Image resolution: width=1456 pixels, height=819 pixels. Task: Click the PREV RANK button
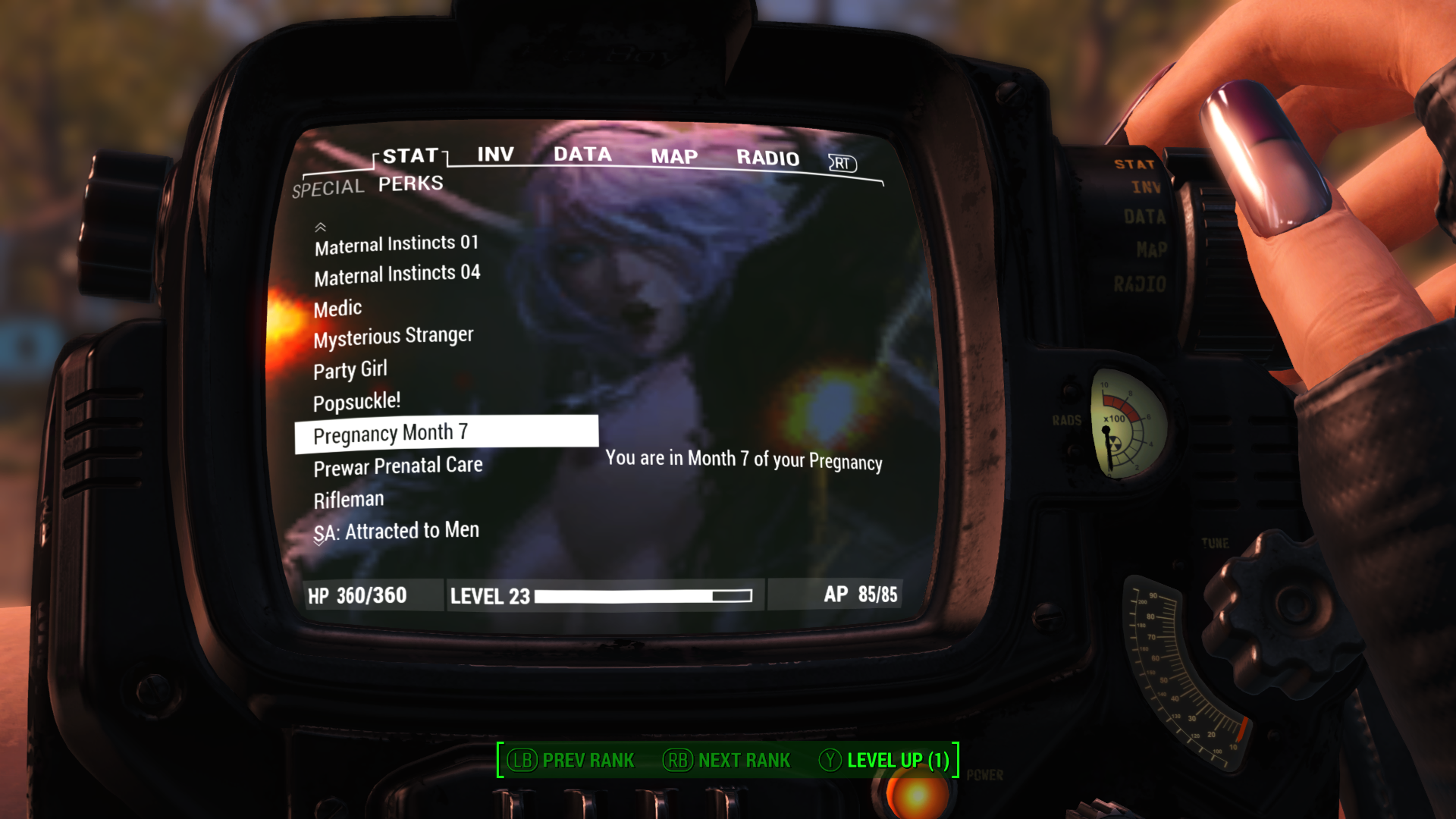point(572,760)
